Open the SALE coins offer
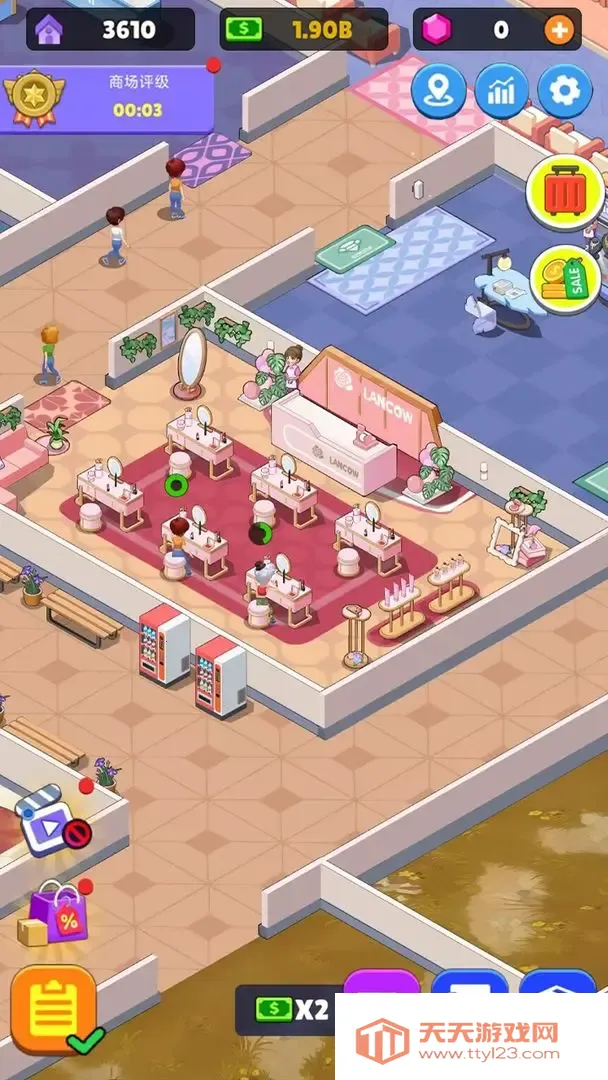 (563, 279)
